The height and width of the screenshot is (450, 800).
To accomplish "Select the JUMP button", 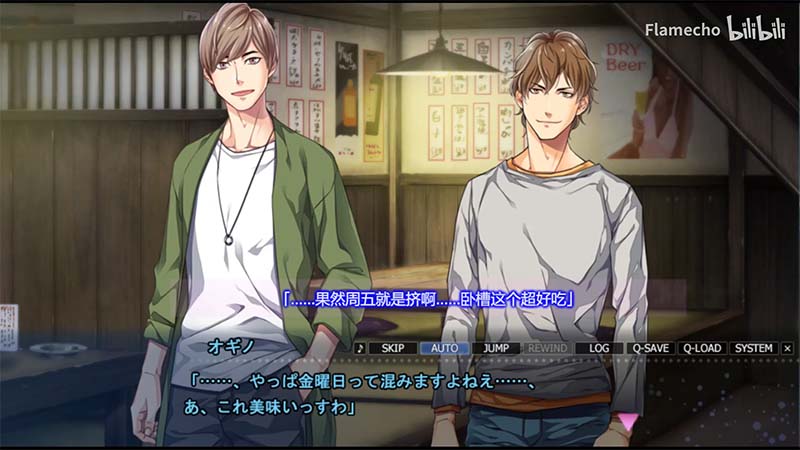I will pyautogui.click(x=496, y=348).
